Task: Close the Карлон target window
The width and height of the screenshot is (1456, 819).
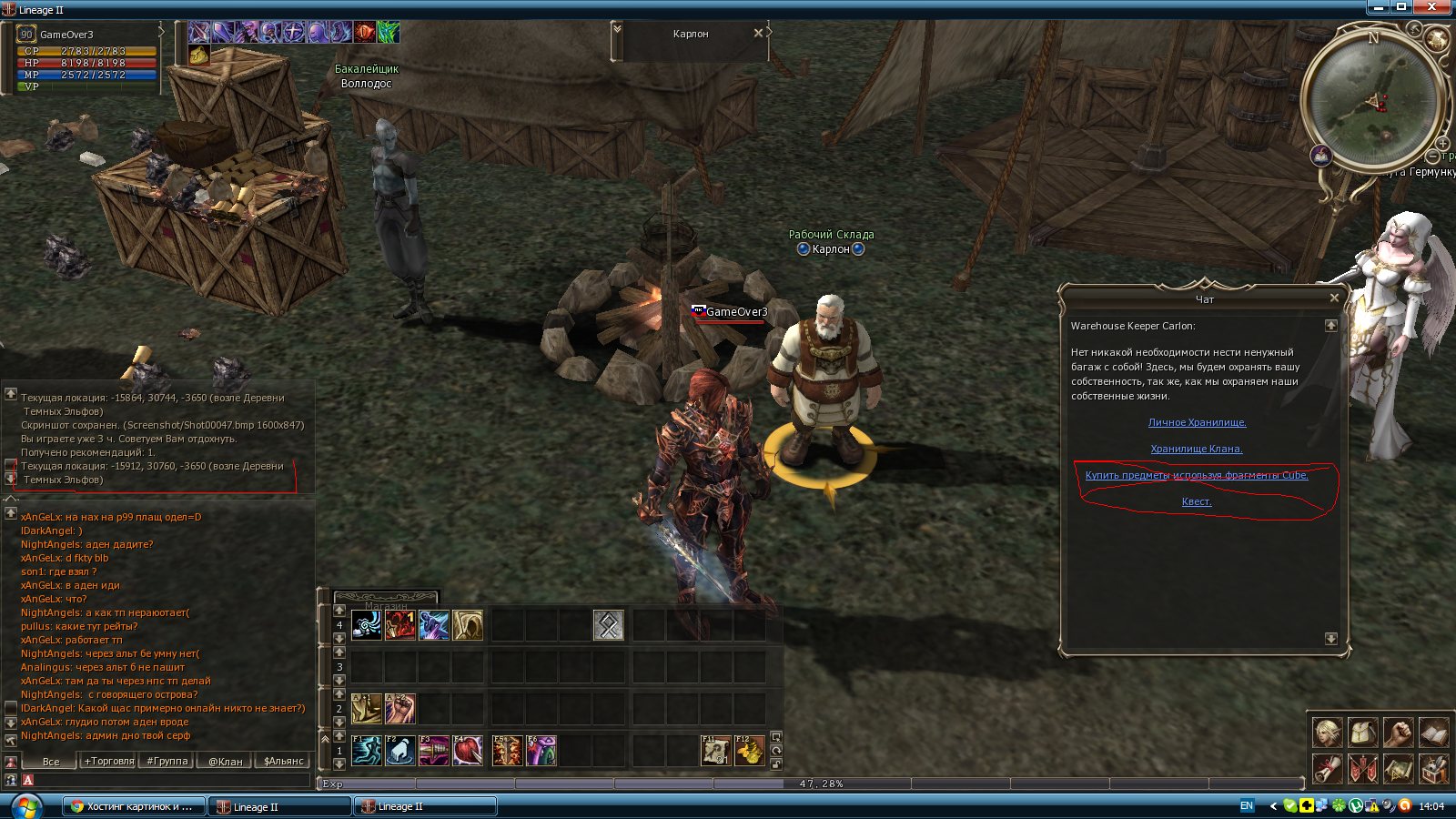Action: [x=758, y=33]
